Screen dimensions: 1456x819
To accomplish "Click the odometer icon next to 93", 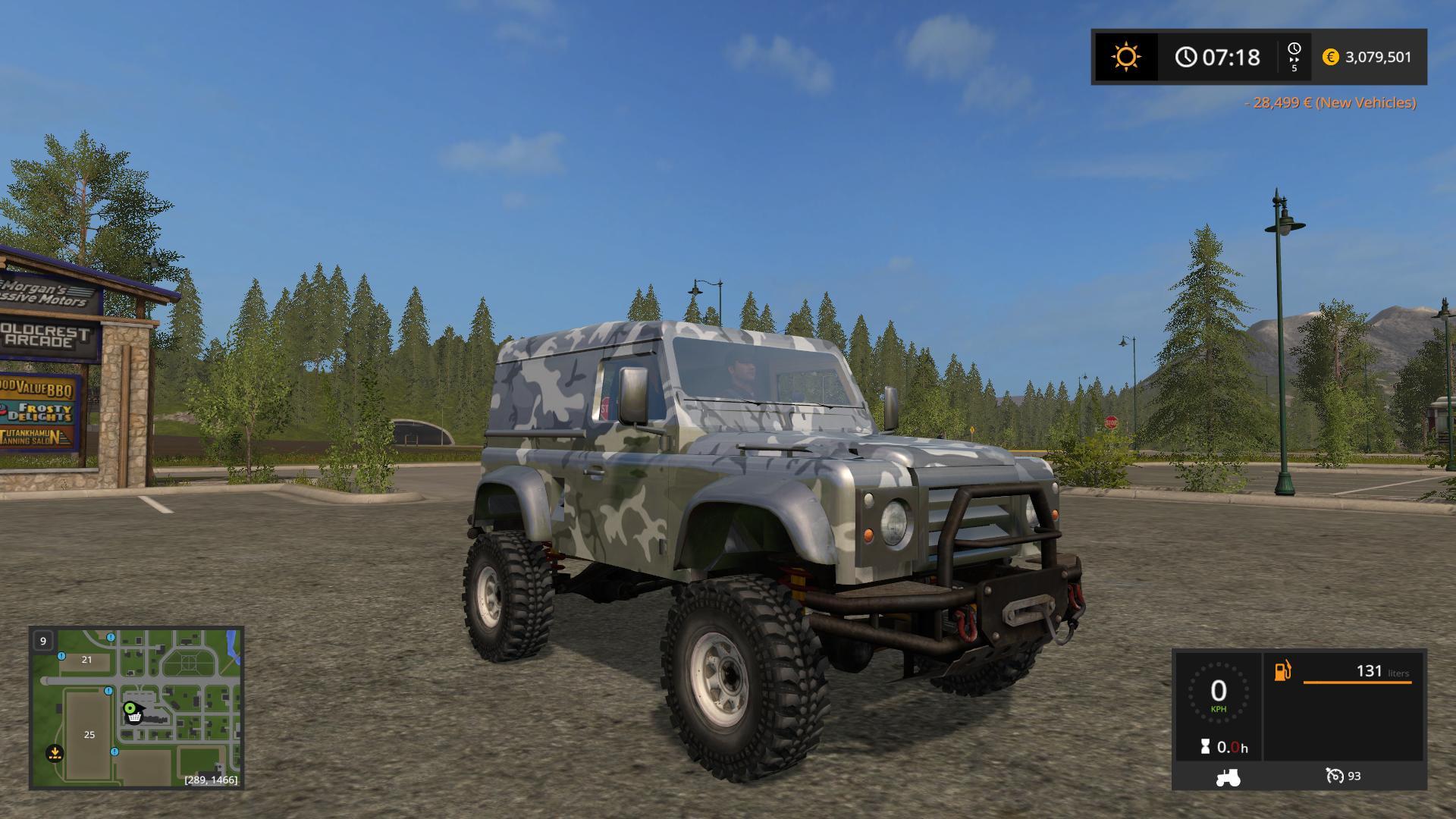I will [1337, 777].
